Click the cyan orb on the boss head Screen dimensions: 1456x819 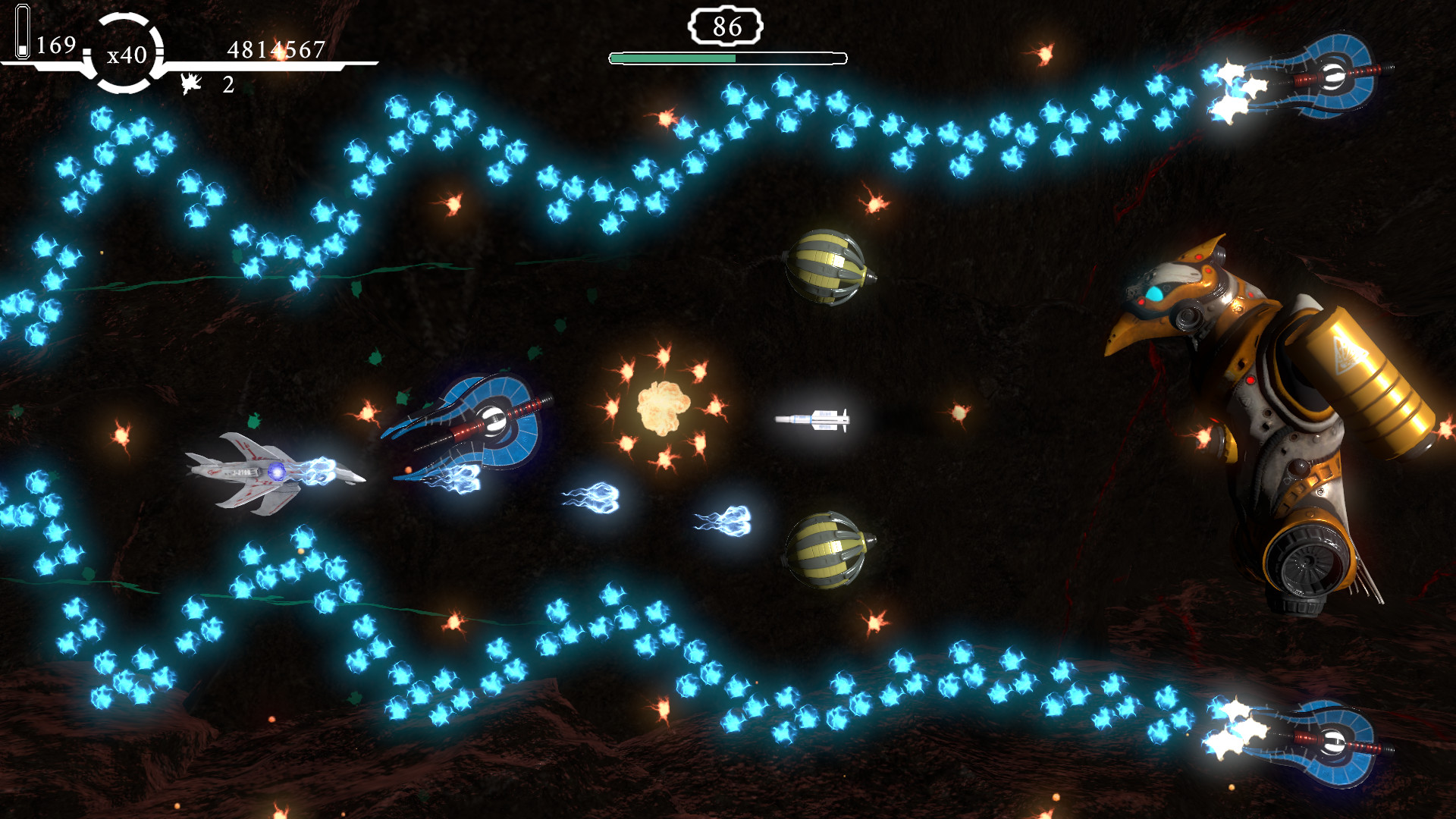pyautogui.click(x=1156, y=293)
